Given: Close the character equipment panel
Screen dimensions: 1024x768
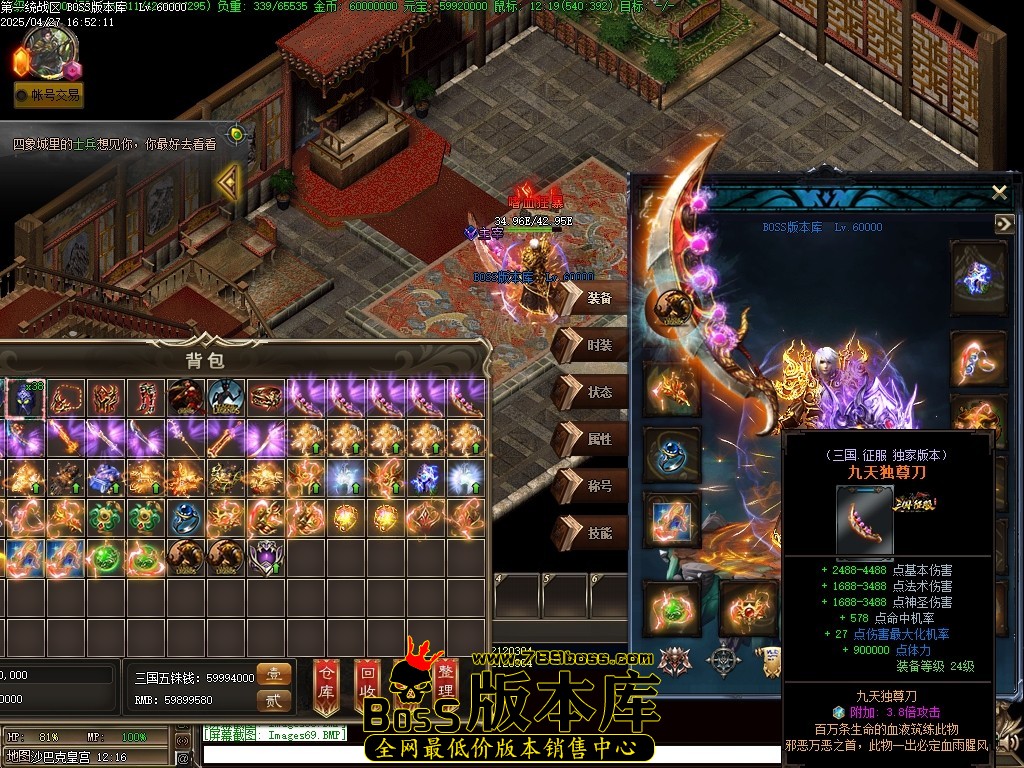Looking at the screenshot, I should (999, 192).
